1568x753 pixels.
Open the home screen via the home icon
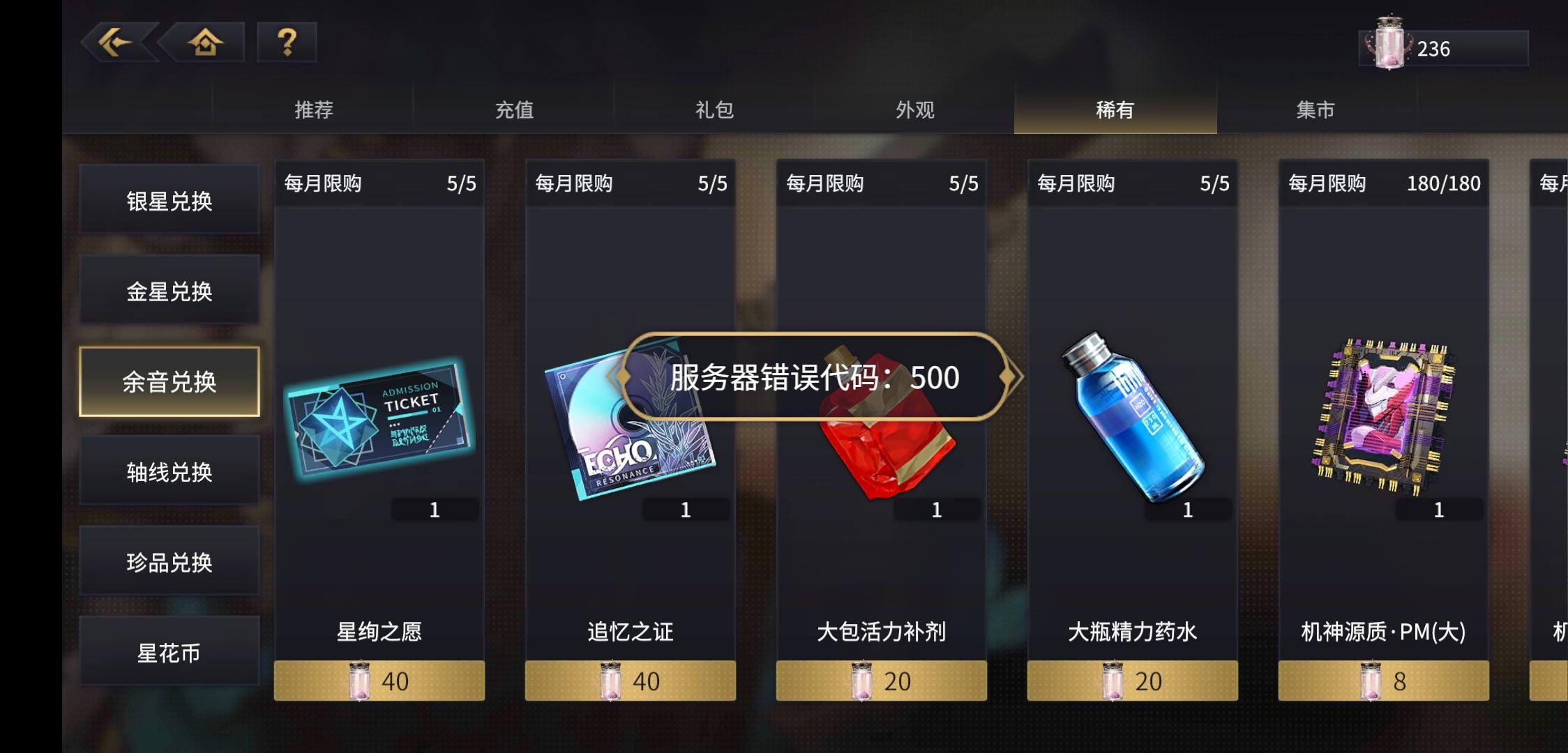tap(204, 43)
